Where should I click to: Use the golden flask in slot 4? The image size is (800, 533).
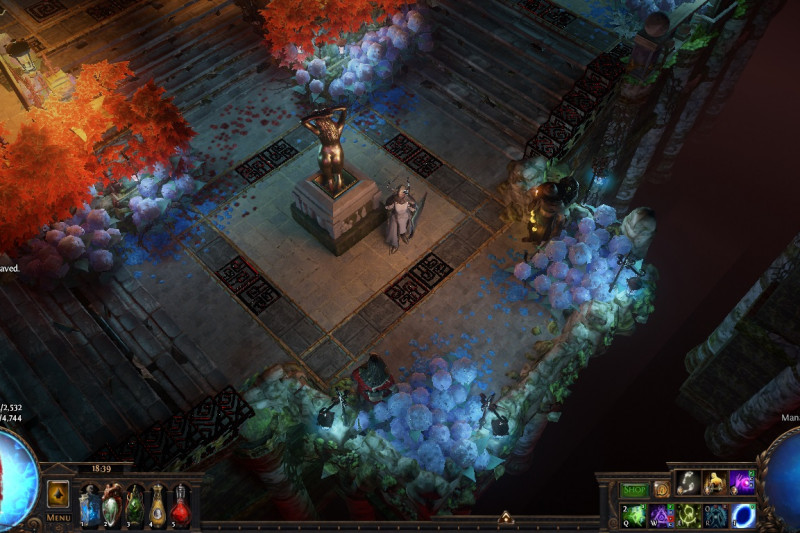(158, 503)
